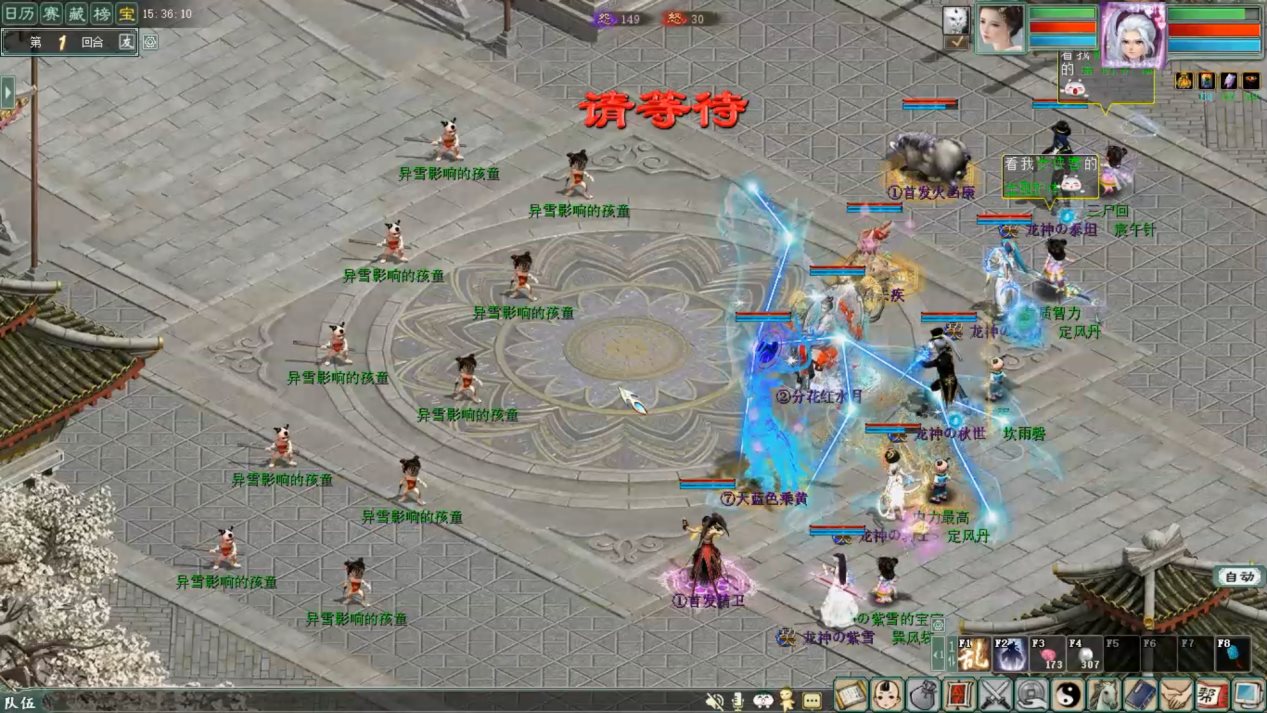Toggle the 自动 auto-battle button
The width and height of the screenshot is (1267, 713).
point(1238,577)
